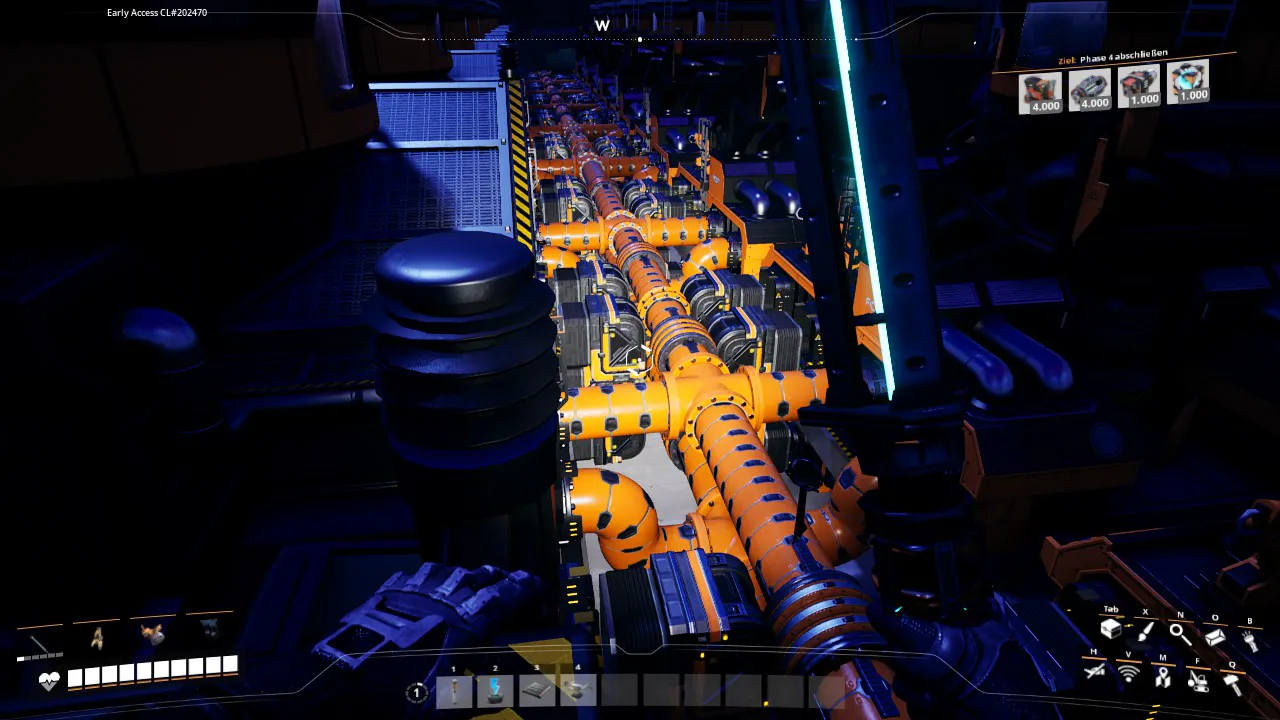Choose hotbar slot 4 item
The width and height of the screenshot is (1280, 720).
tap(578, 690)
